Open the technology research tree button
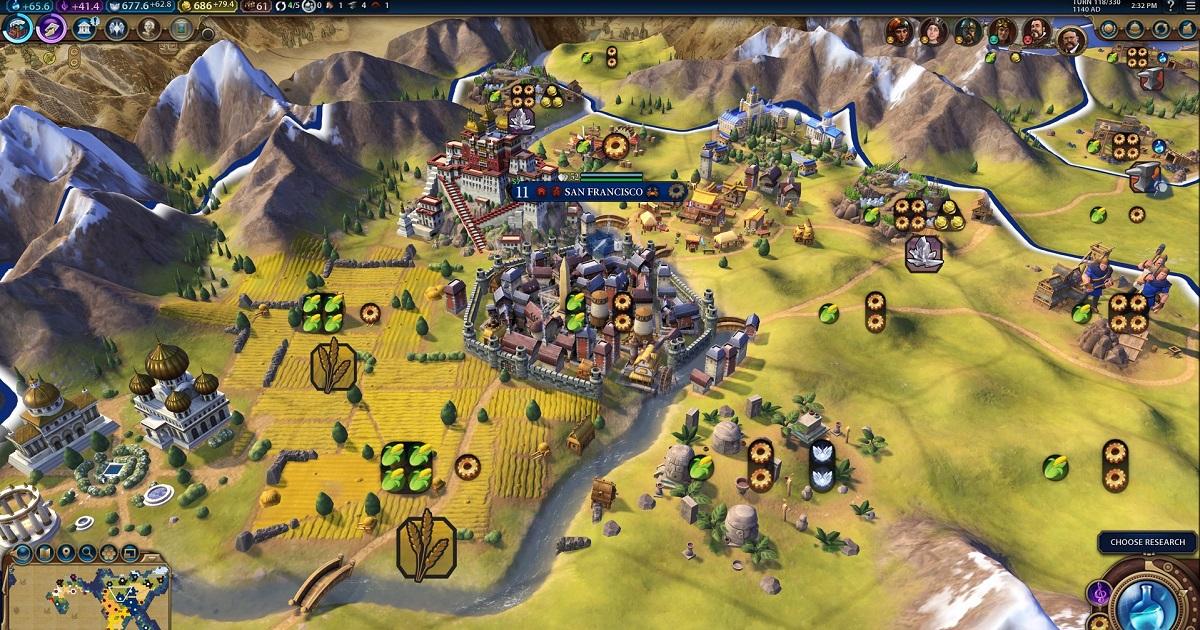The width and height of the screenshot is (1200, 630). tap(17, 28)
